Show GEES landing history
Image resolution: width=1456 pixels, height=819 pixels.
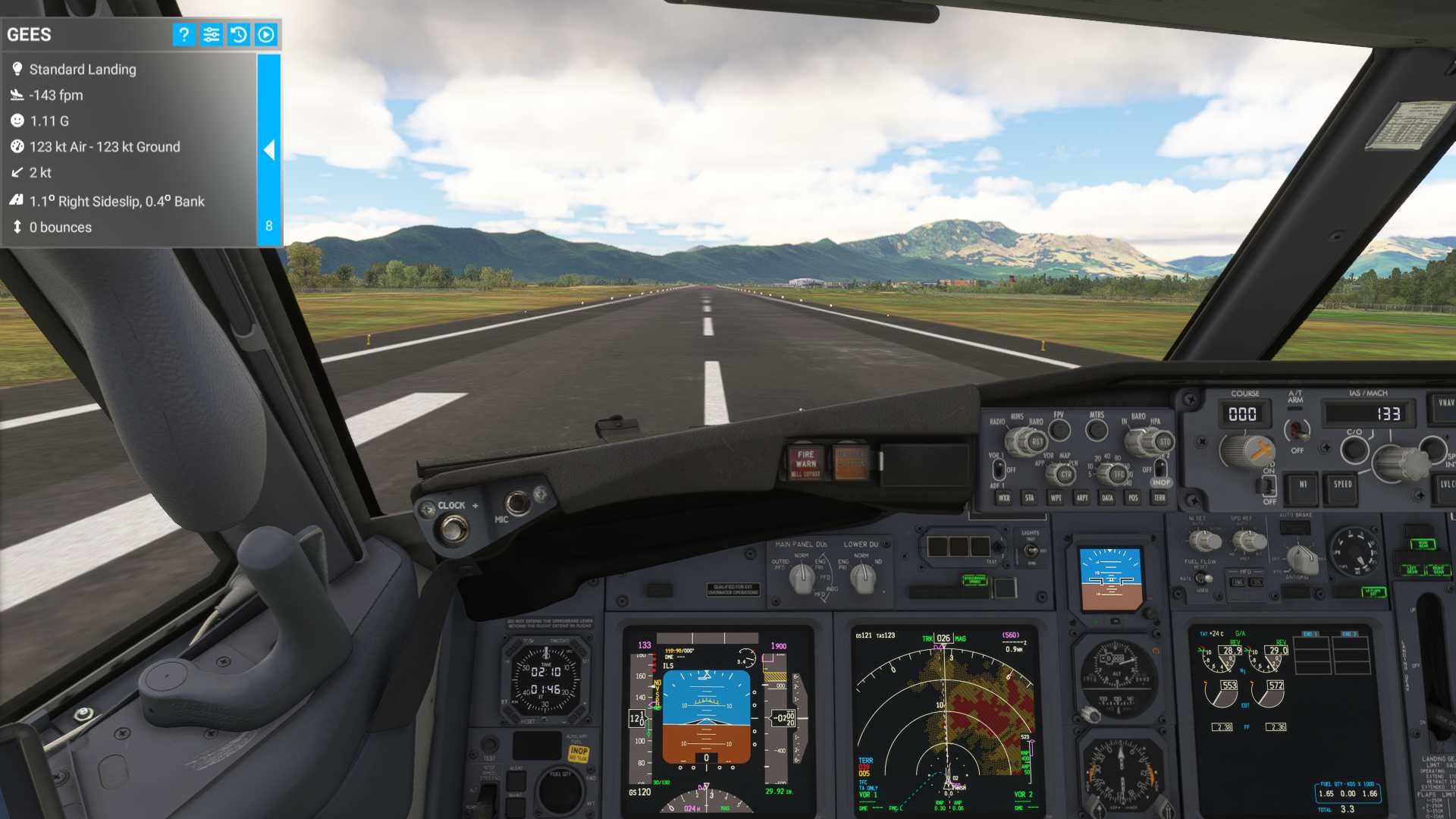pos(238,35)
